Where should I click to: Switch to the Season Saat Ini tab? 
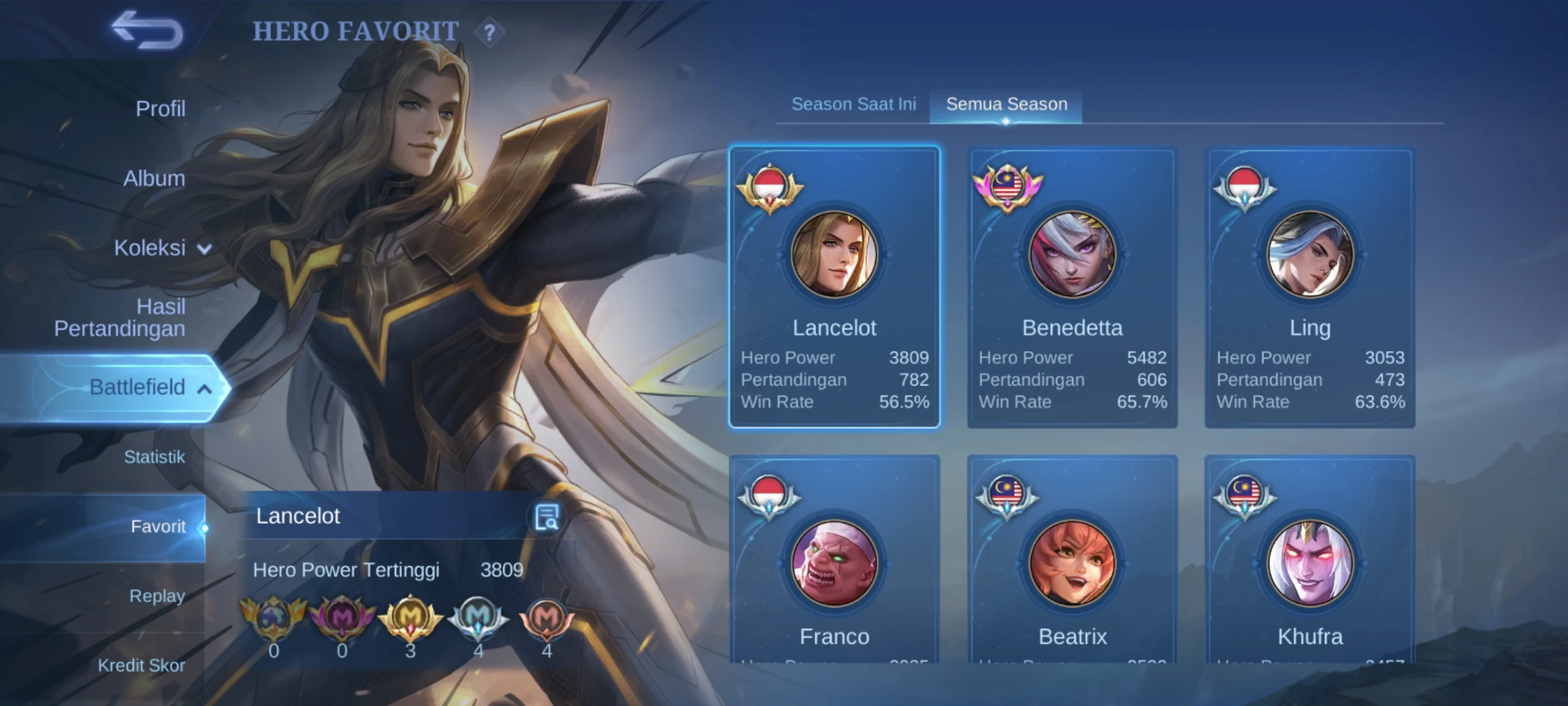(853, 105)
